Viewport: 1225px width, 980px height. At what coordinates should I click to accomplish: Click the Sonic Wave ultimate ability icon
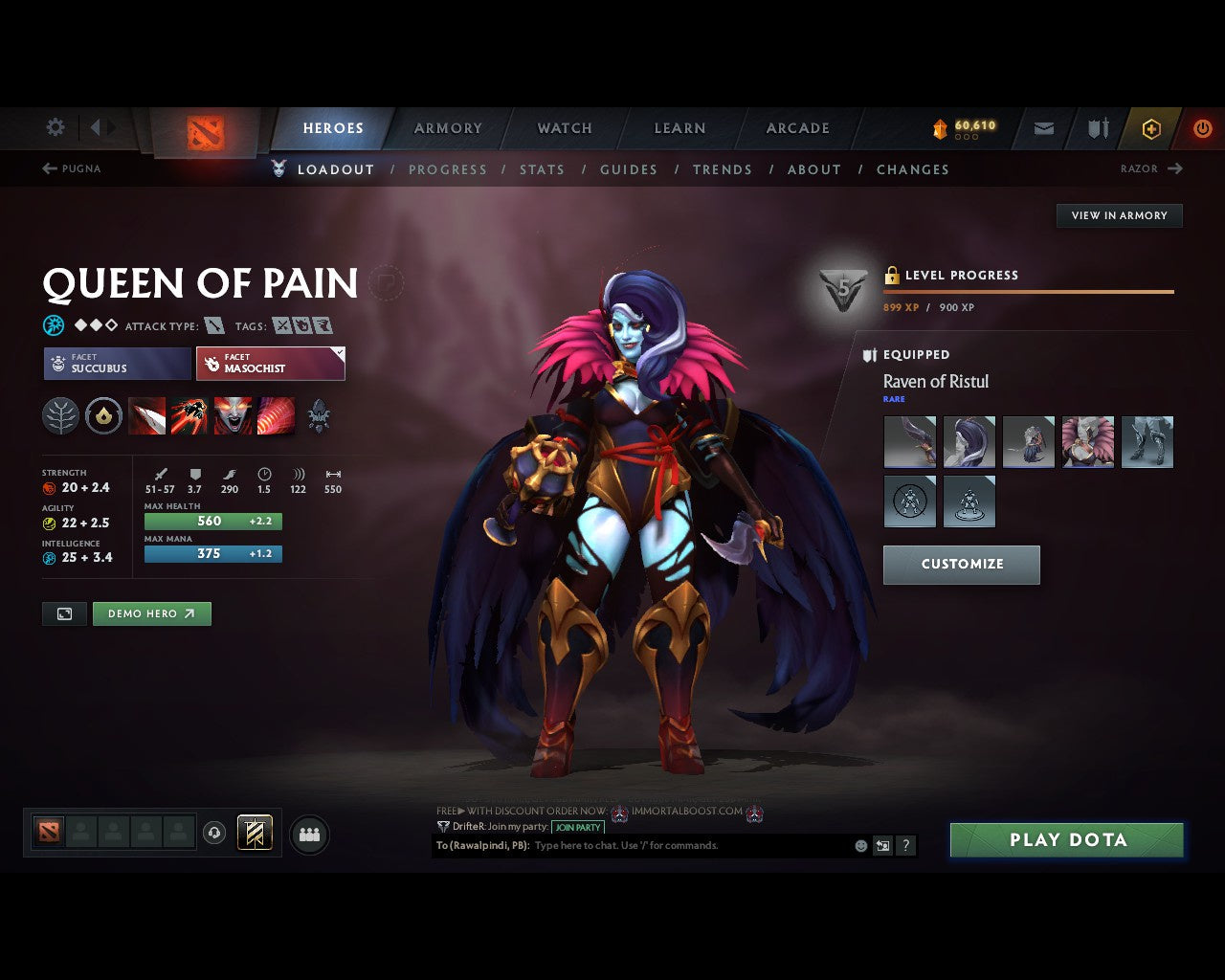click(278, 415)
